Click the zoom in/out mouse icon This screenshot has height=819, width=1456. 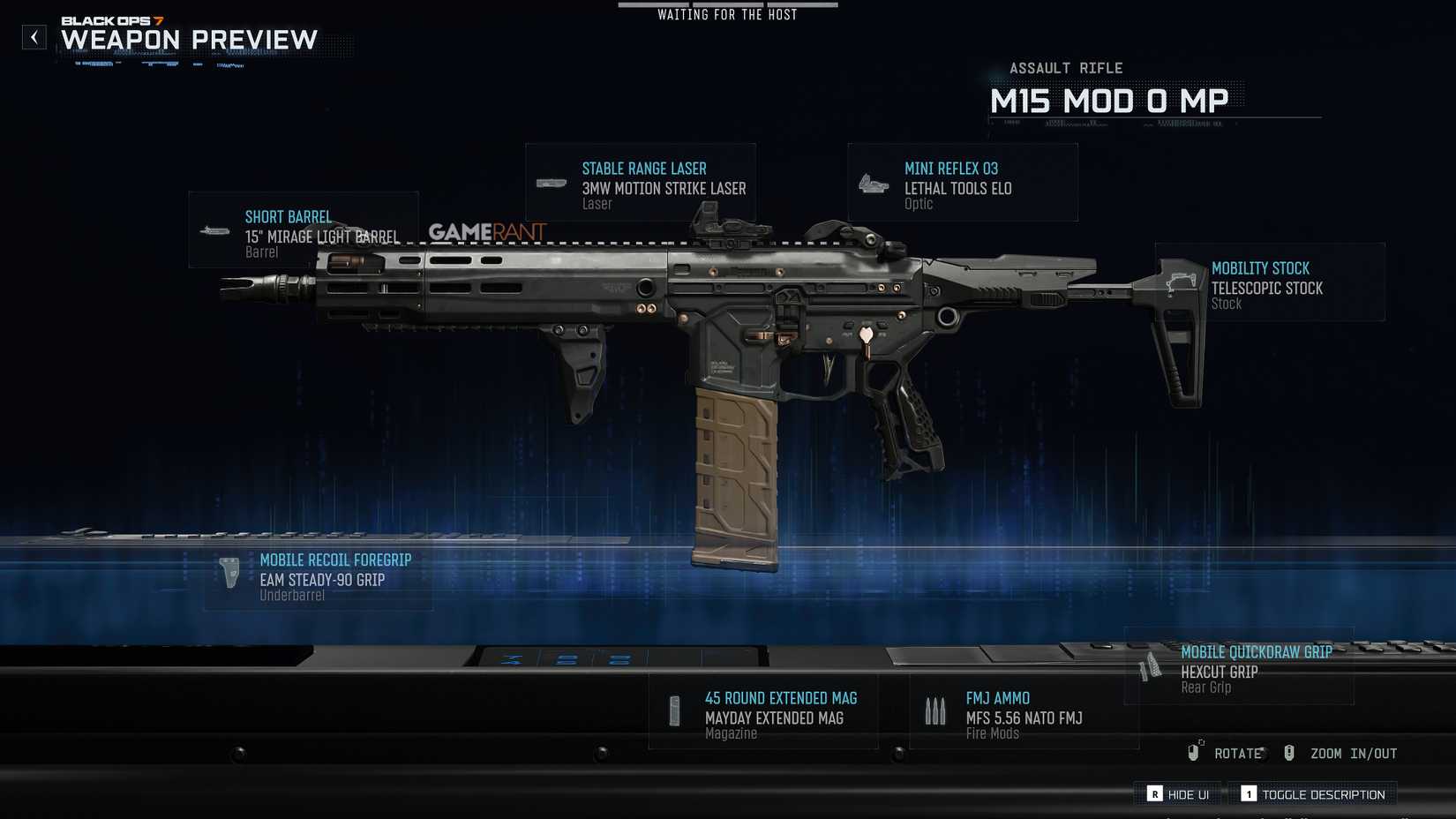coord(1289,753)
